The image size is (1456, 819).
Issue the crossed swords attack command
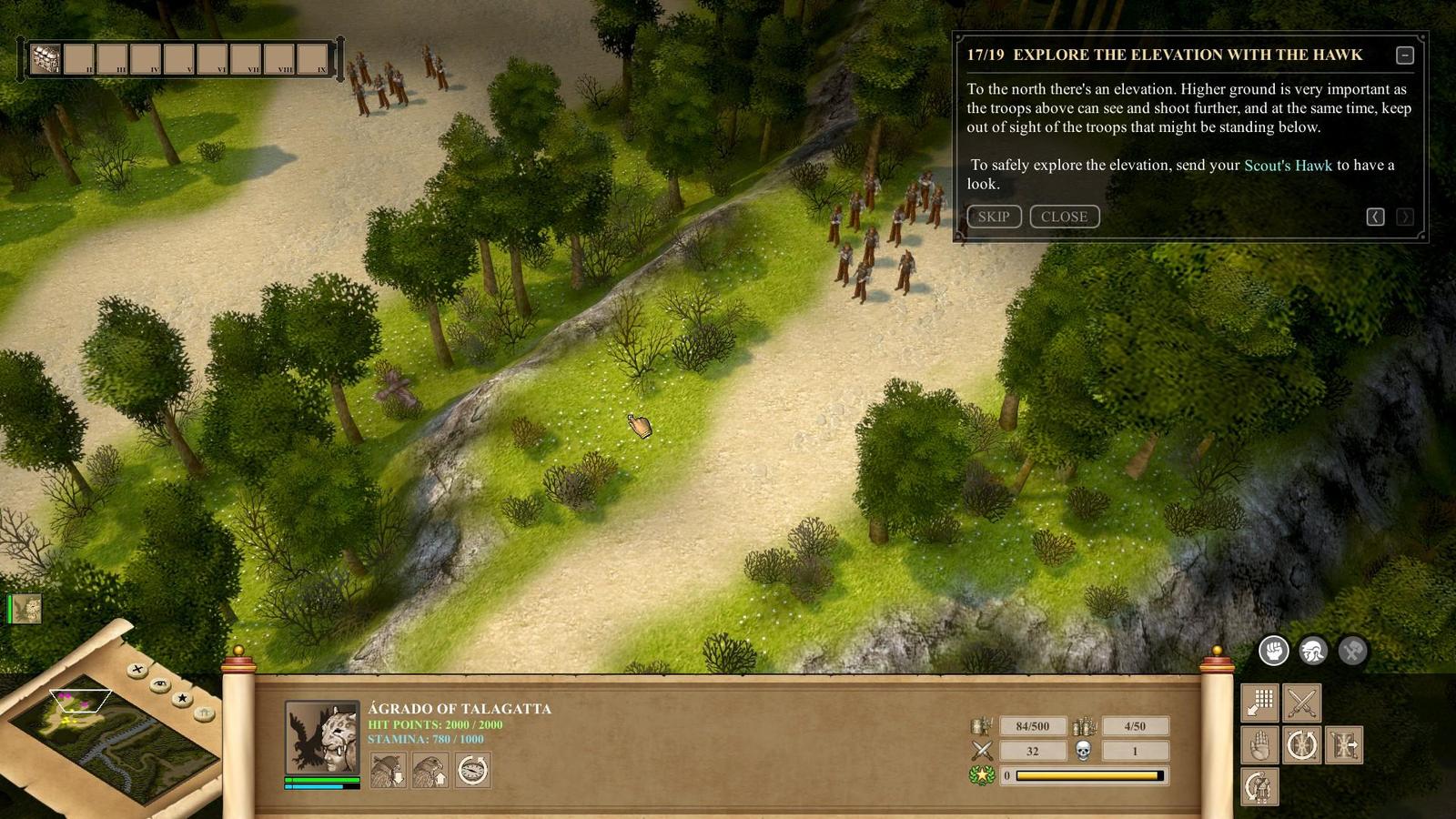click(1302, 703)
